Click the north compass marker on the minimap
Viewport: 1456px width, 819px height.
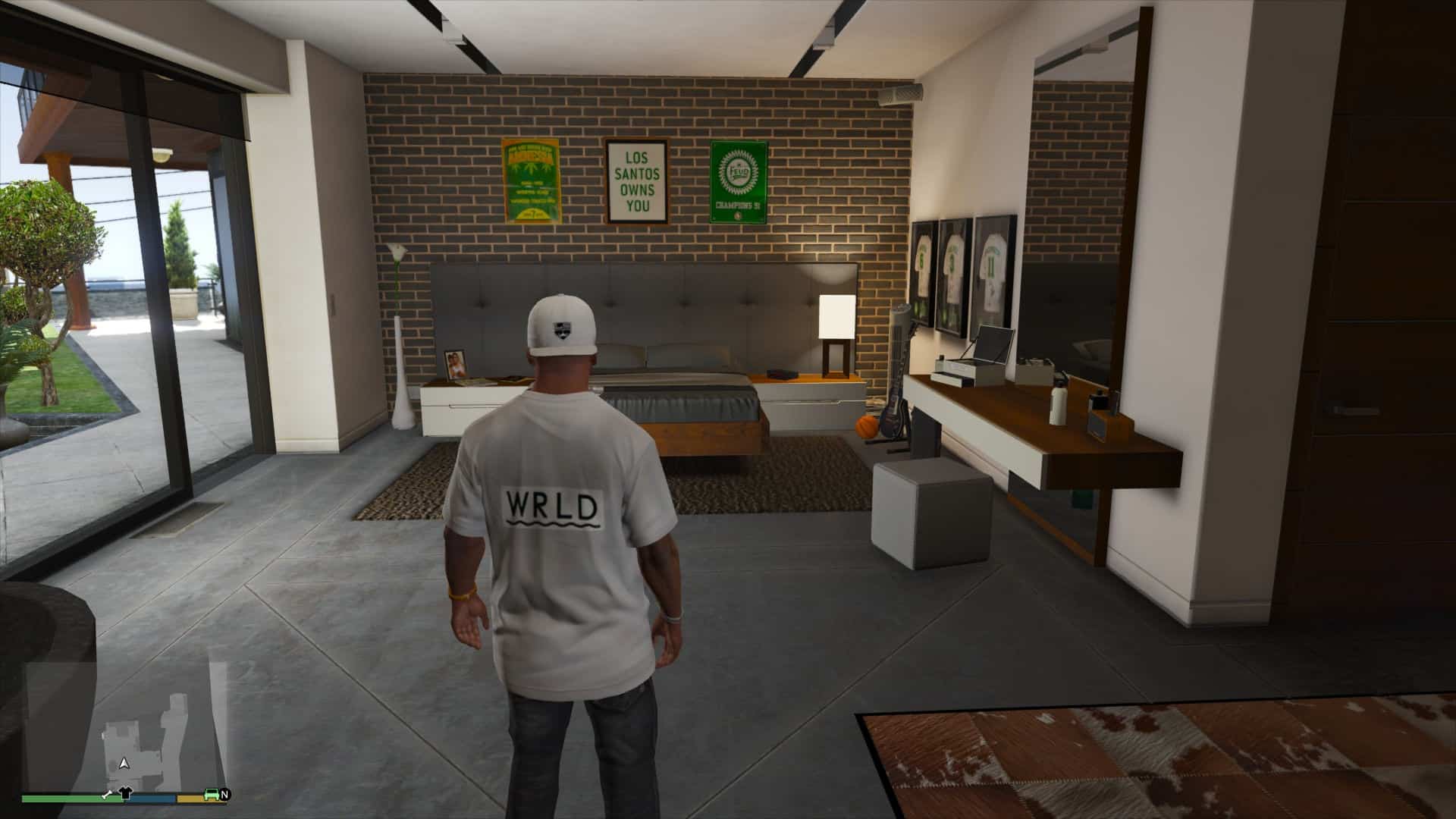(225, 794)
